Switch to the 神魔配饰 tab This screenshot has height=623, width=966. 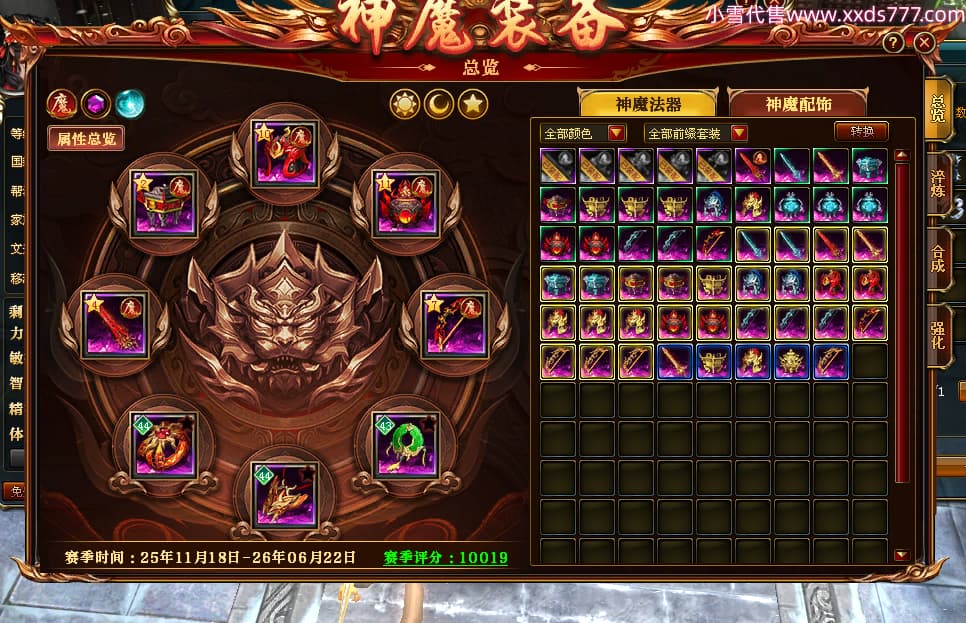(798, 103)
